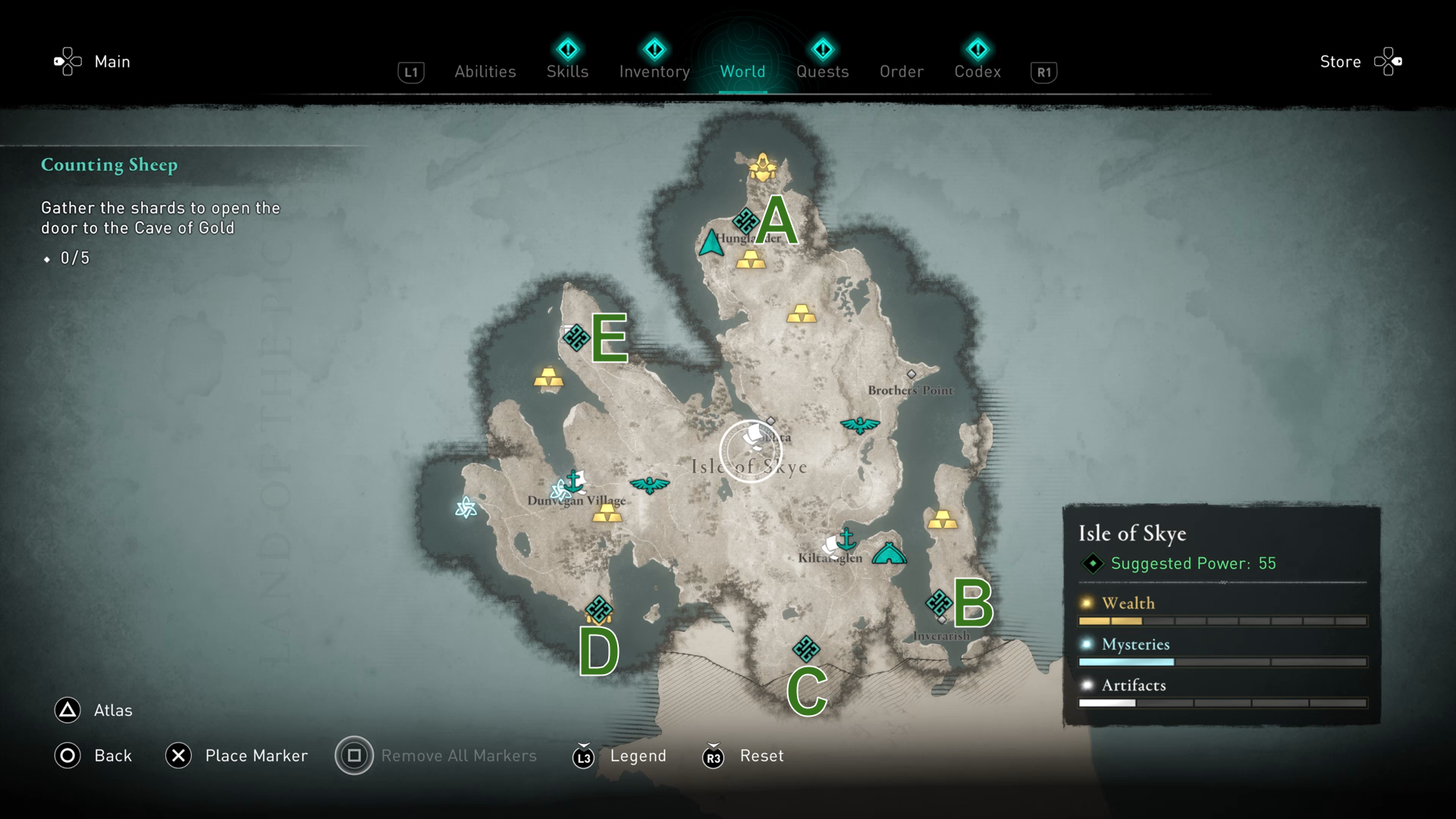
Task: Click the Counting Sheep quest objective text
Action: pyautogui.click(x=109, y=165)
